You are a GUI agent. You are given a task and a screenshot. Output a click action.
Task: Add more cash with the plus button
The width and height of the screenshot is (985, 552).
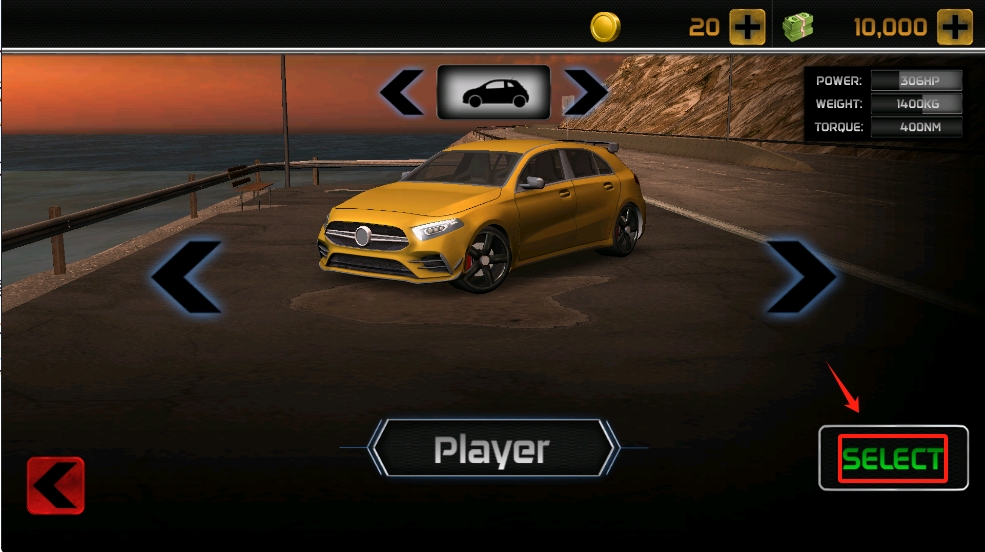(x=954, y=27)
